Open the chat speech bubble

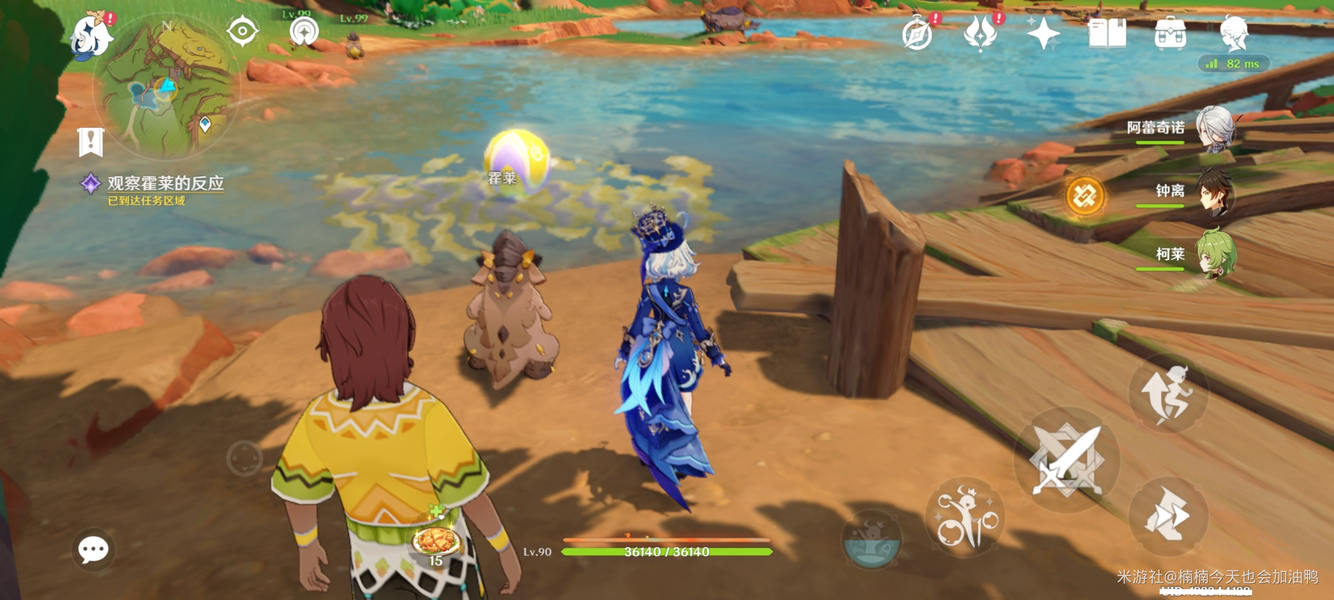94,548
